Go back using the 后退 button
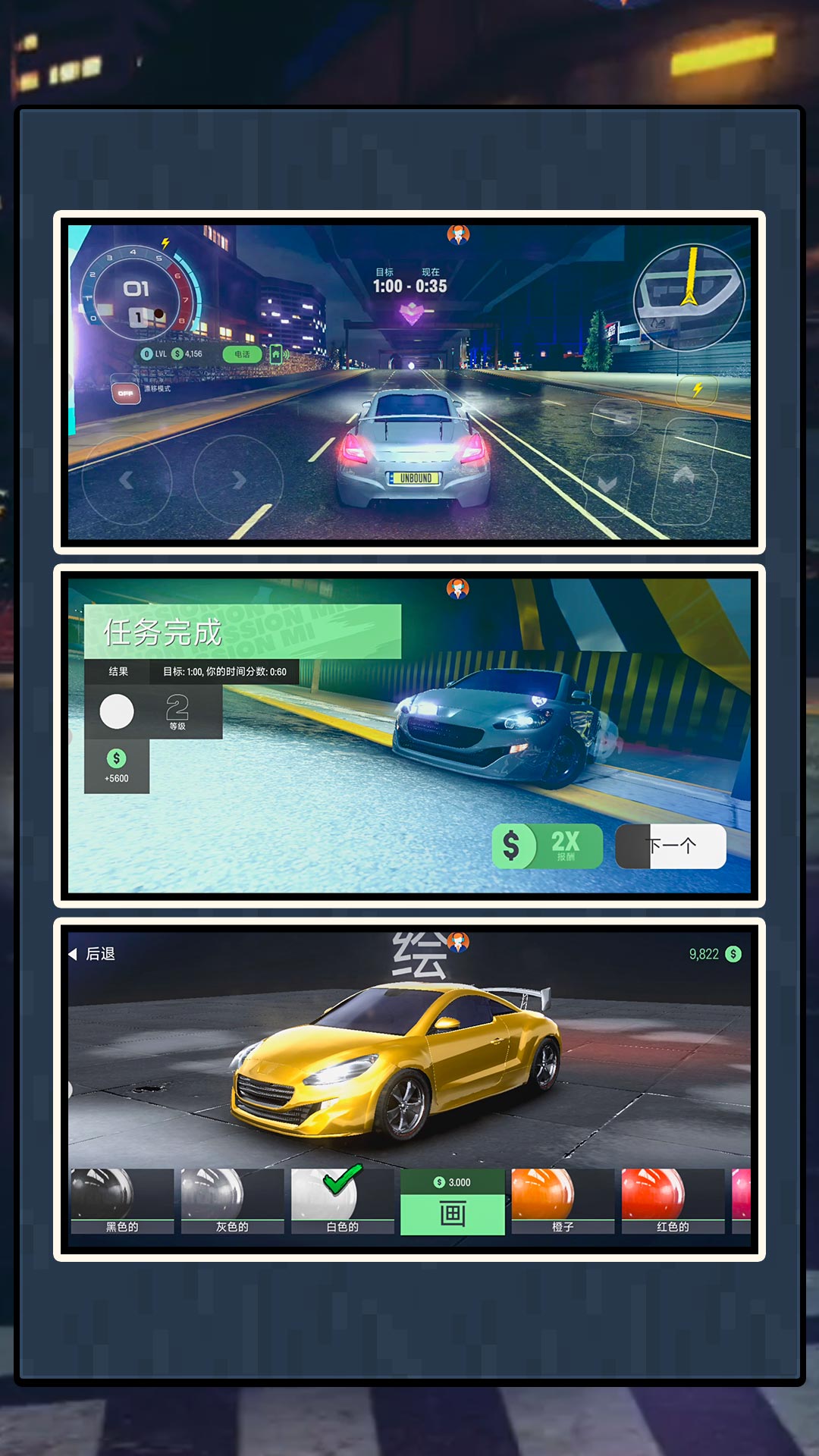Screen dimensions: 819x1456 click(x=93, y=954)
